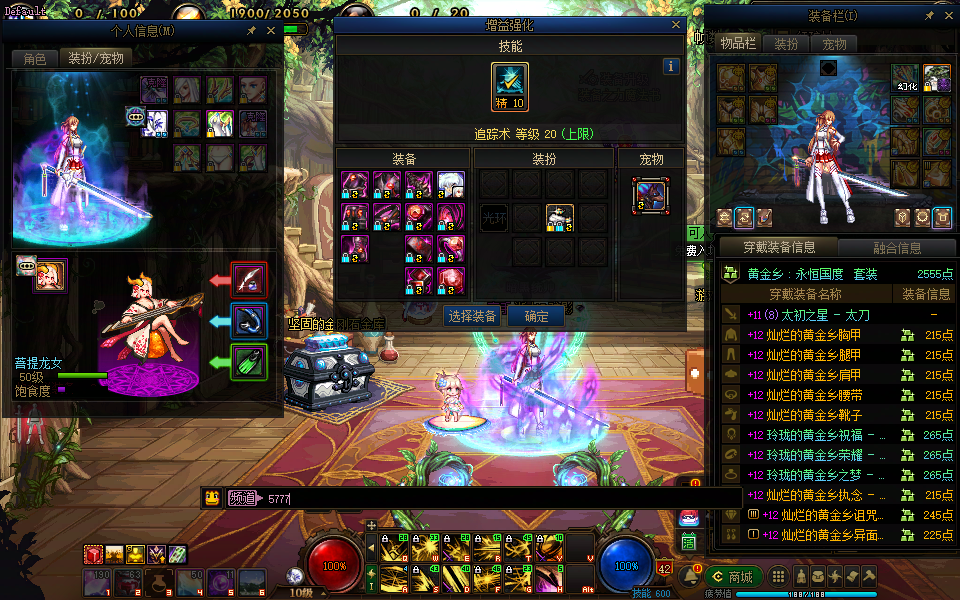This screenshot has height=600, width=960.
Task: Switch to the 角色 character tab
Action: tap(35, 59)
